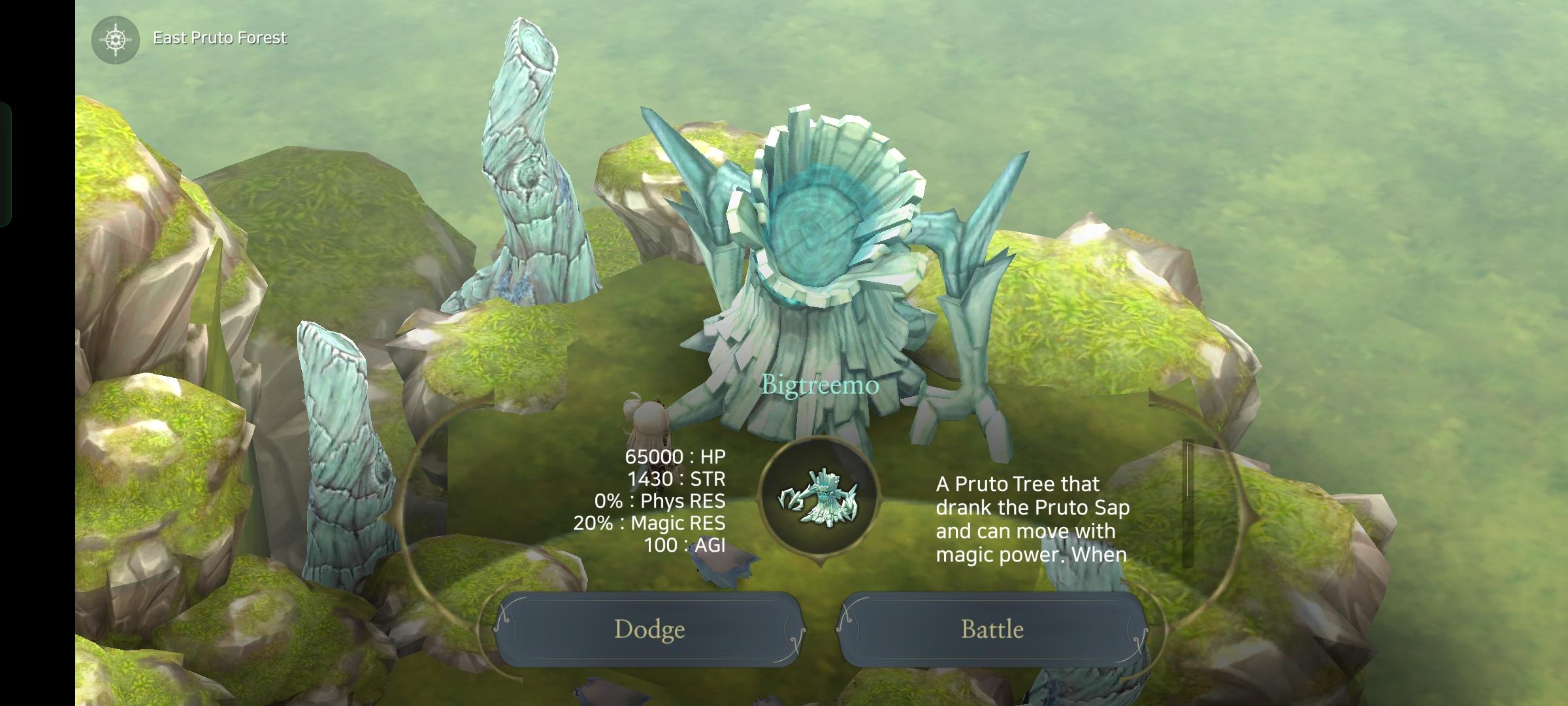Click the compass rose emblem in top-left corner

click(x=116, y=38)
